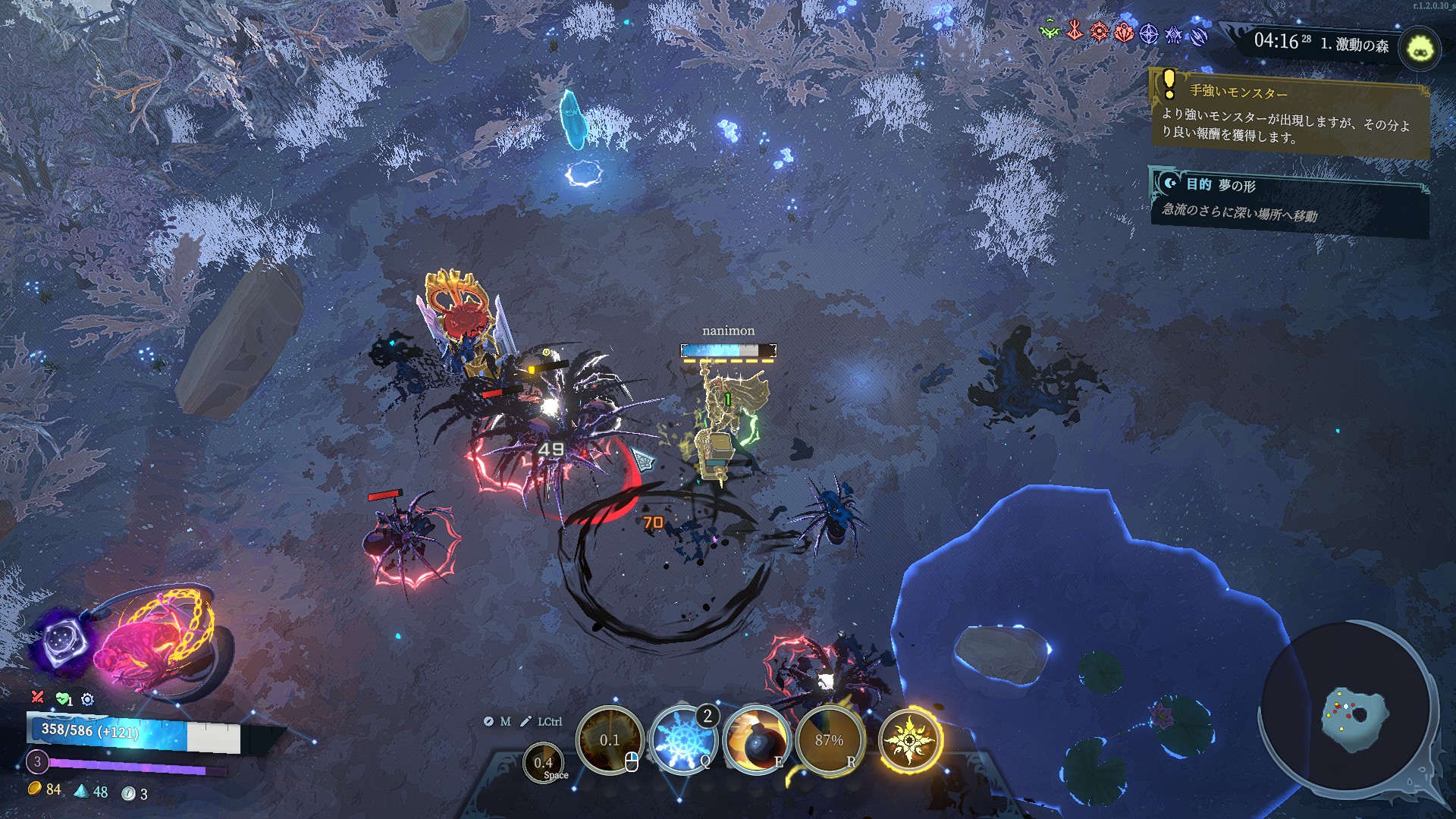Activate the dash ability beside the hammer

pos(543,763)
